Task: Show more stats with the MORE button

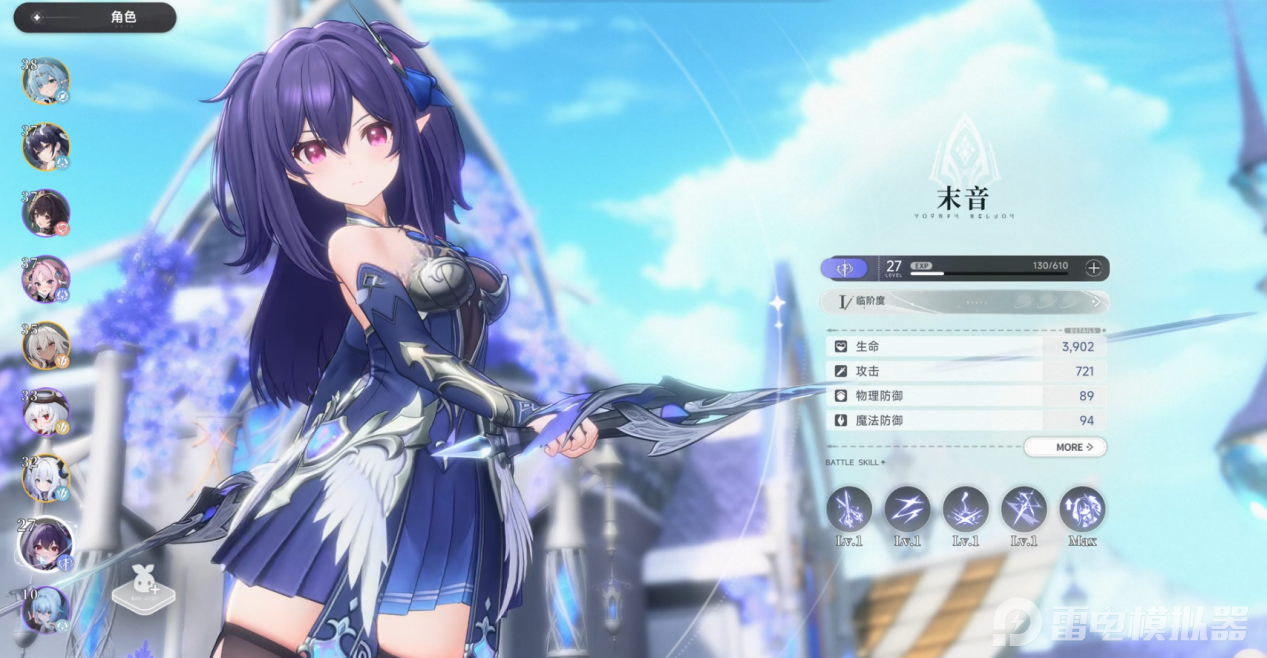Action: click(x=1065, y=447)
